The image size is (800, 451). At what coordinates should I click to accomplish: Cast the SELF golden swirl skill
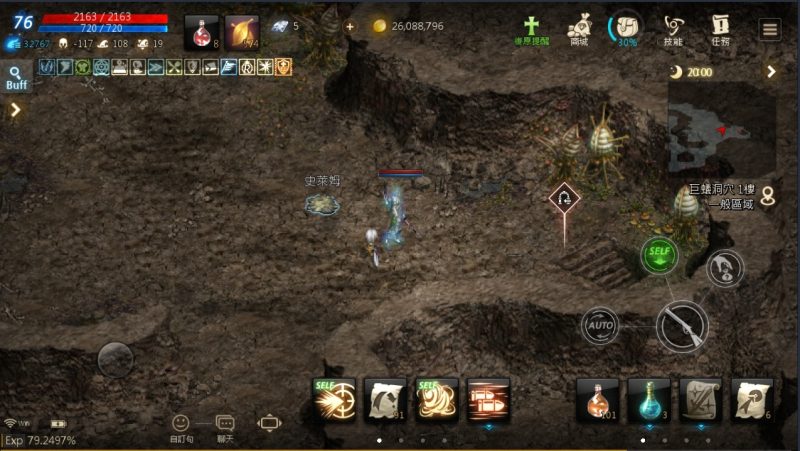click(437, 399)
